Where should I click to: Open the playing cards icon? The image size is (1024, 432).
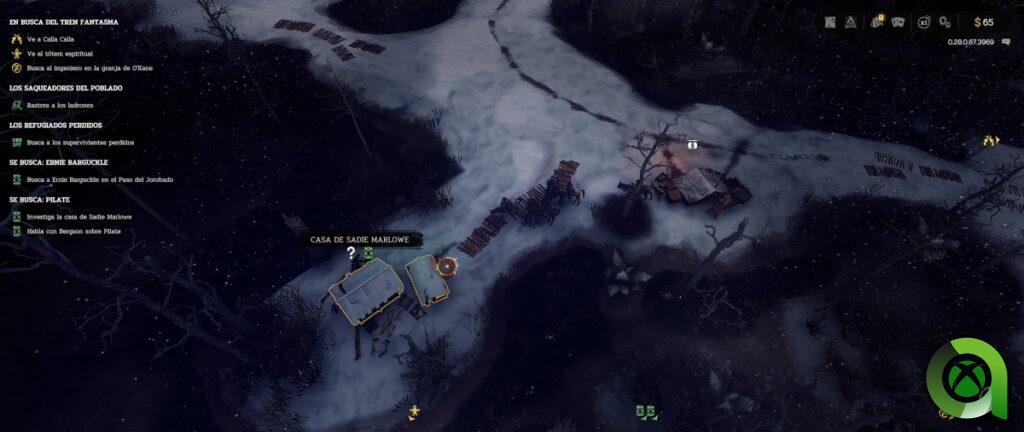[x=898, y=22]
